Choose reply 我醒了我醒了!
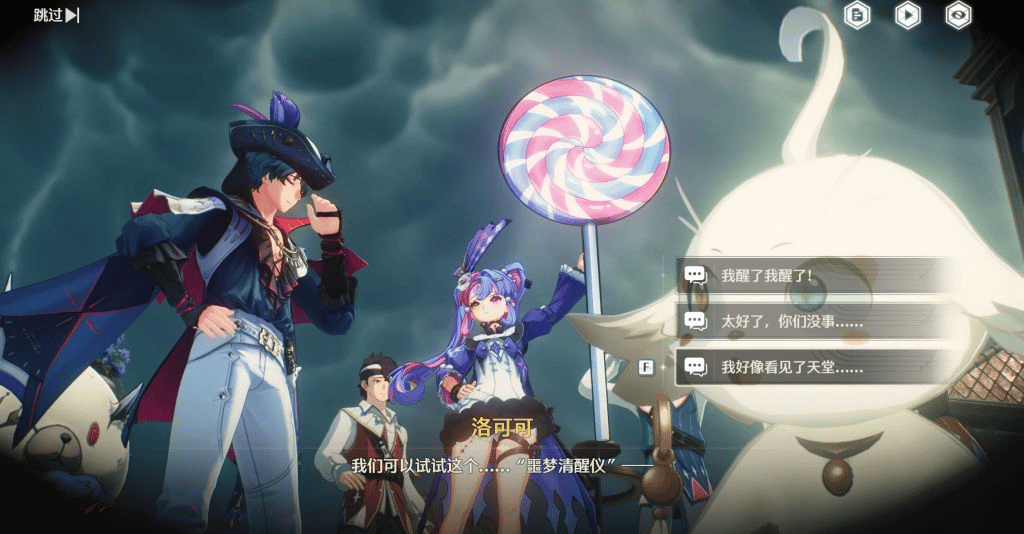Screen dimensions: 1024x534 [x=815, y=275]
